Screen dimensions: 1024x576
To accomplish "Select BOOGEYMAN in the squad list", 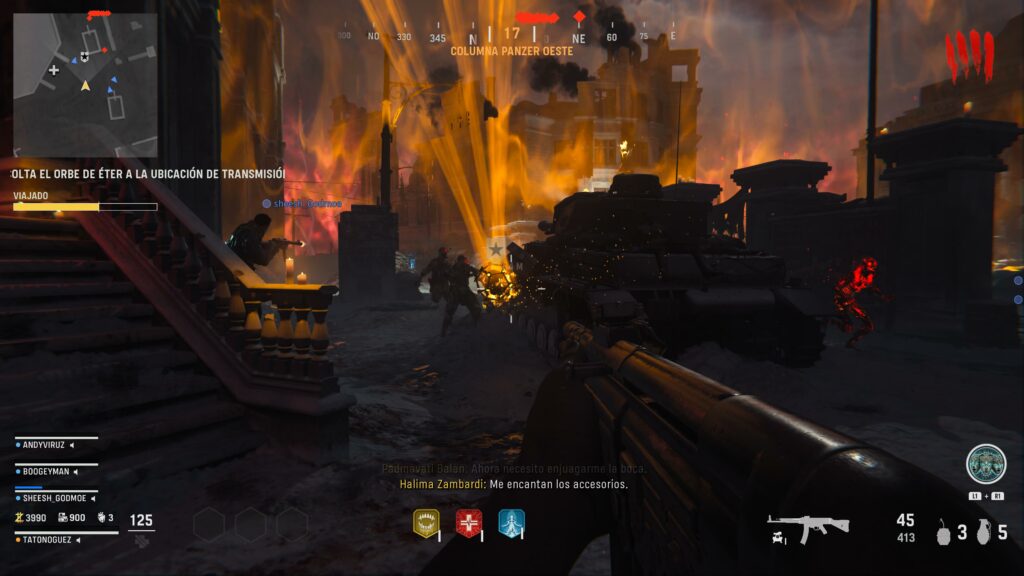I will click(x=57, y=470).
